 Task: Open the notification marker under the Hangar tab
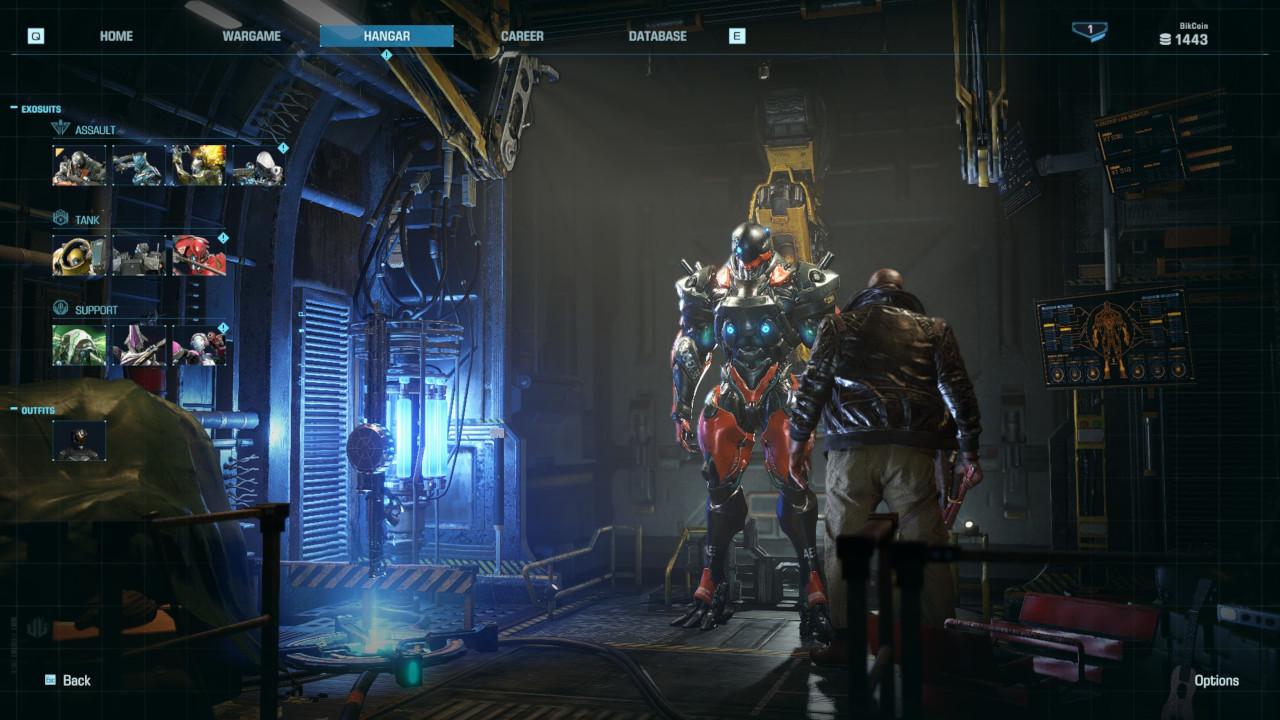click(386, 53)
